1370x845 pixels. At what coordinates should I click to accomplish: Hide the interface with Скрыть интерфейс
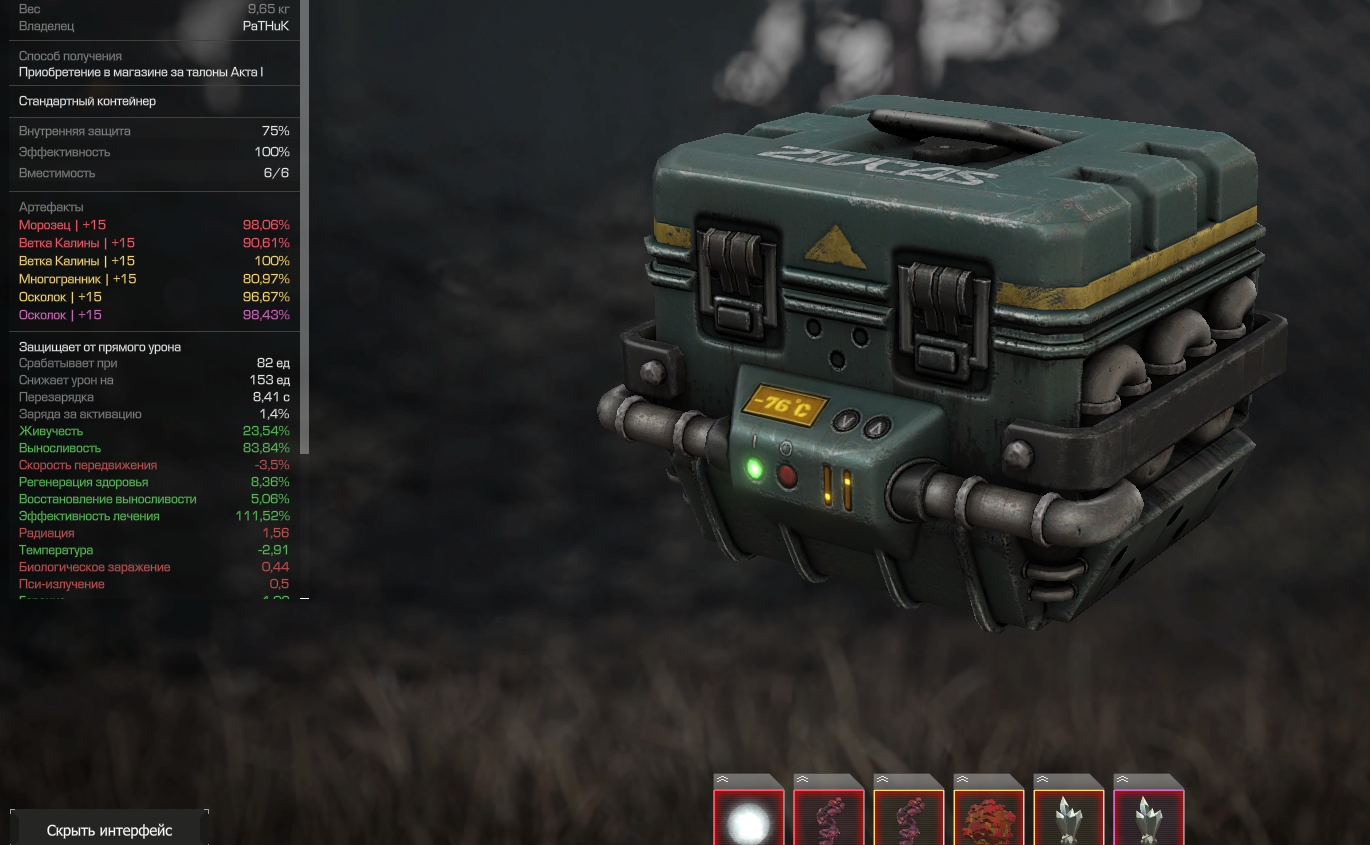click(x=109, y=830)
